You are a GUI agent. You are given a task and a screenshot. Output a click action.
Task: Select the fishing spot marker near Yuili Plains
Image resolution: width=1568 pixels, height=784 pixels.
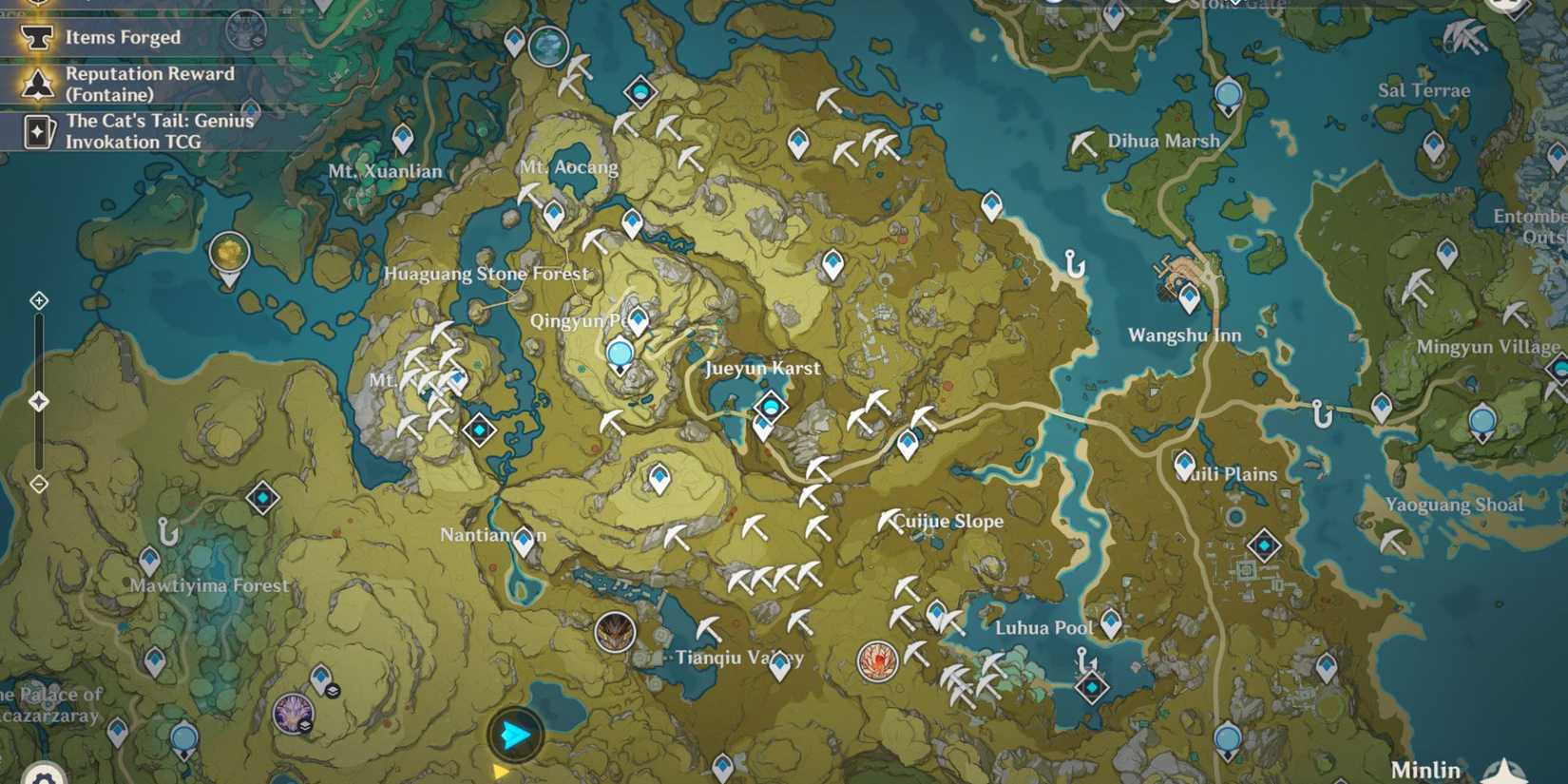[x=1320, y=412]
